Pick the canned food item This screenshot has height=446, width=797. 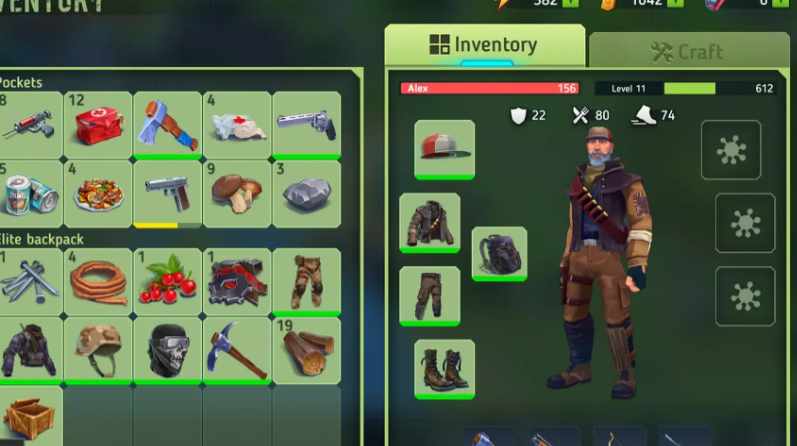pos(28,192)
